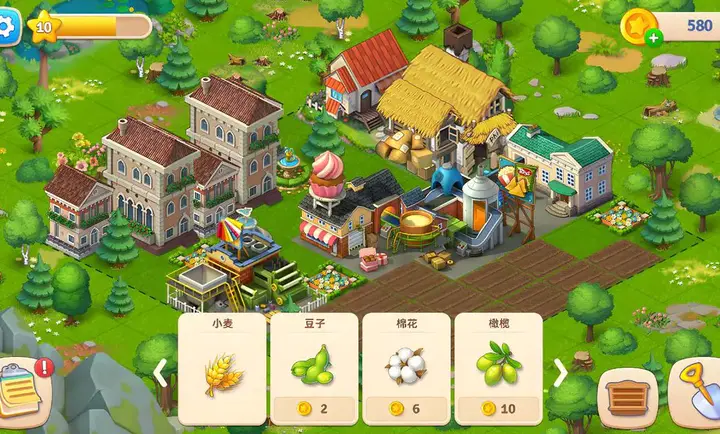Open the wooden crate storage button

627,398
